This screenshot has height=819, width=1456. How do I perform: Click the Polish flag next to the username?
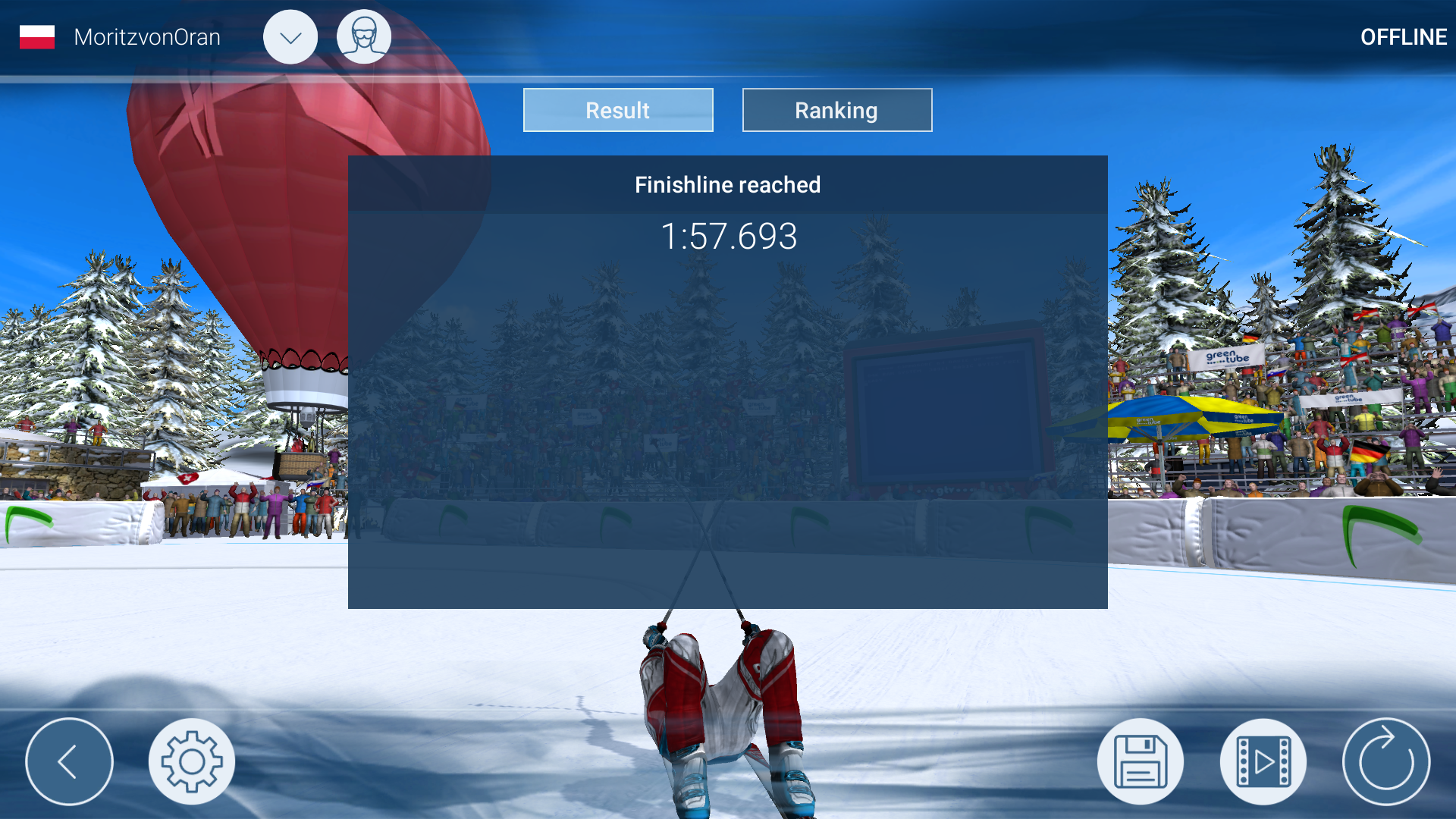click(36, 36)
